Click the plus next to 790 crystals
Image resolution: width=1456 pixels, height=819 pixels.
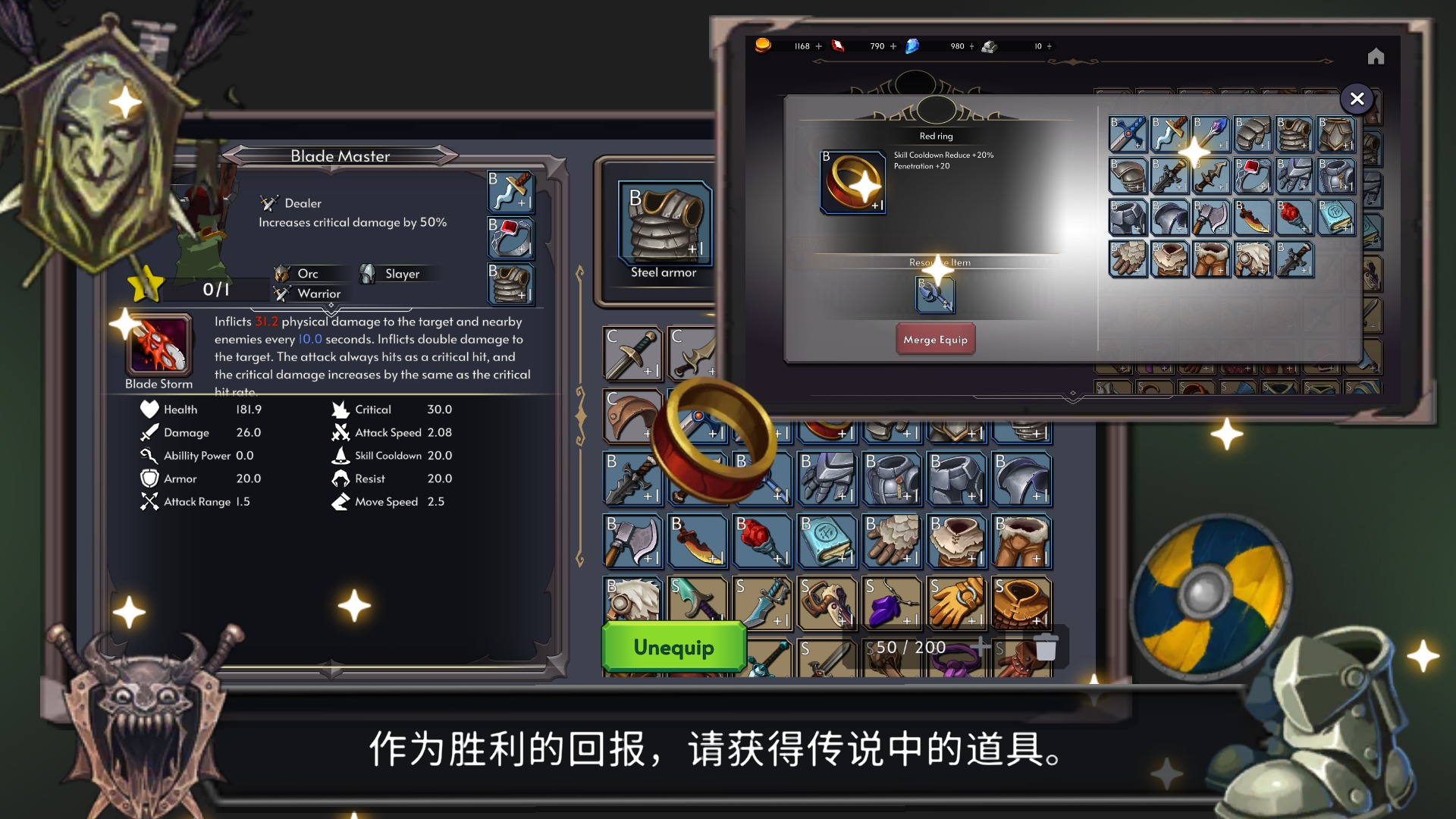click(892, 46)
